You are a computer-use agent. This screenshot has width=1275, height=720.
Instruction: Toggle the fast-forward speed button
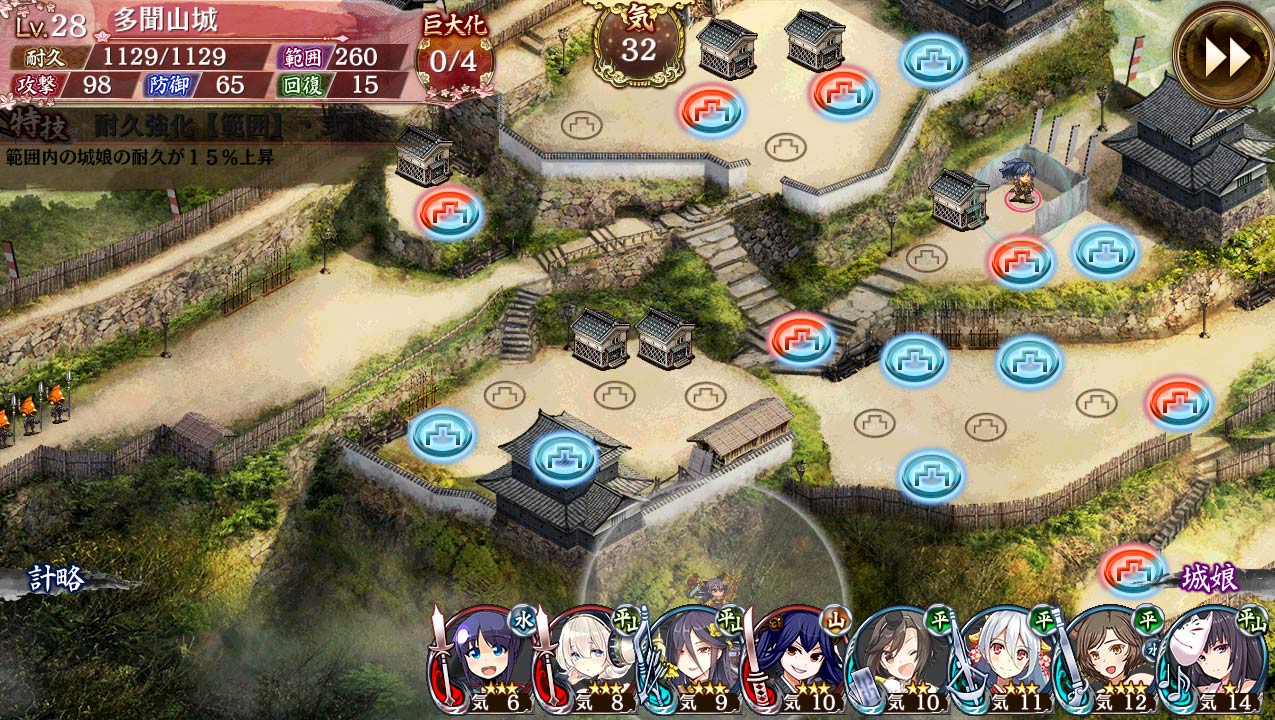tap(1223, 57)
